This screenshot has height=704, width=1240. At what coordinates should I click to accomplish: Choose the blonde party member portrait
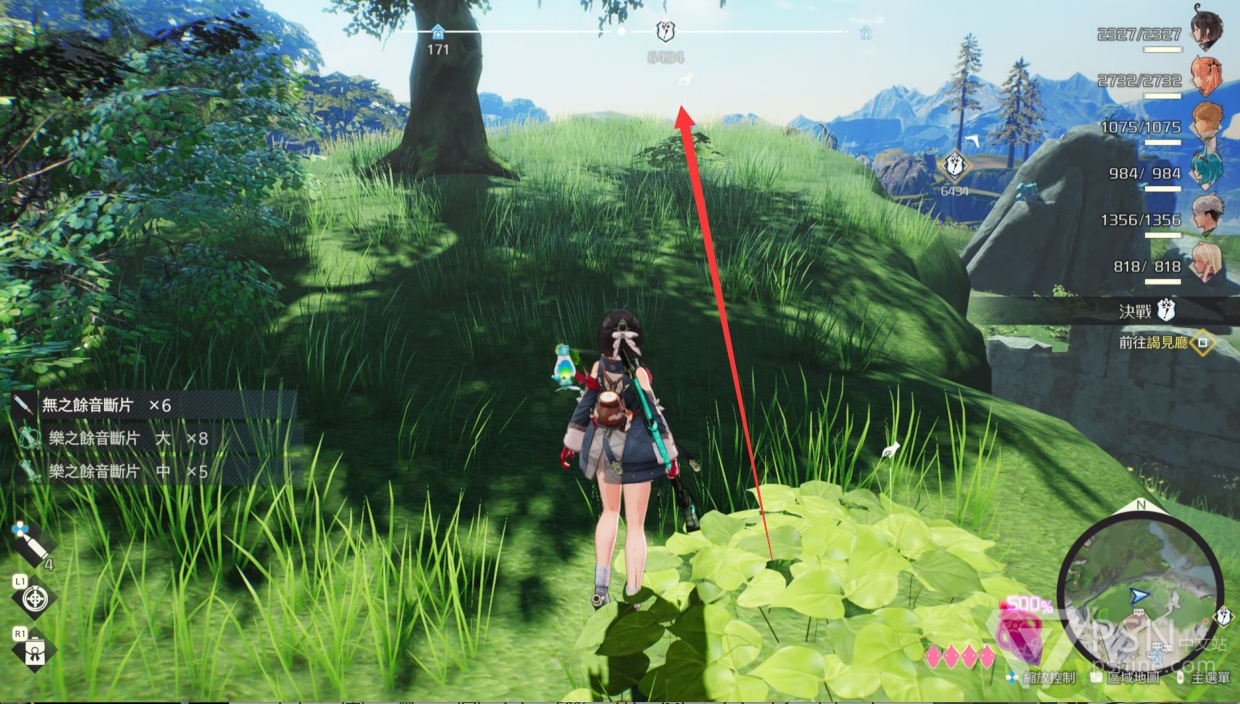point(1207,260)
